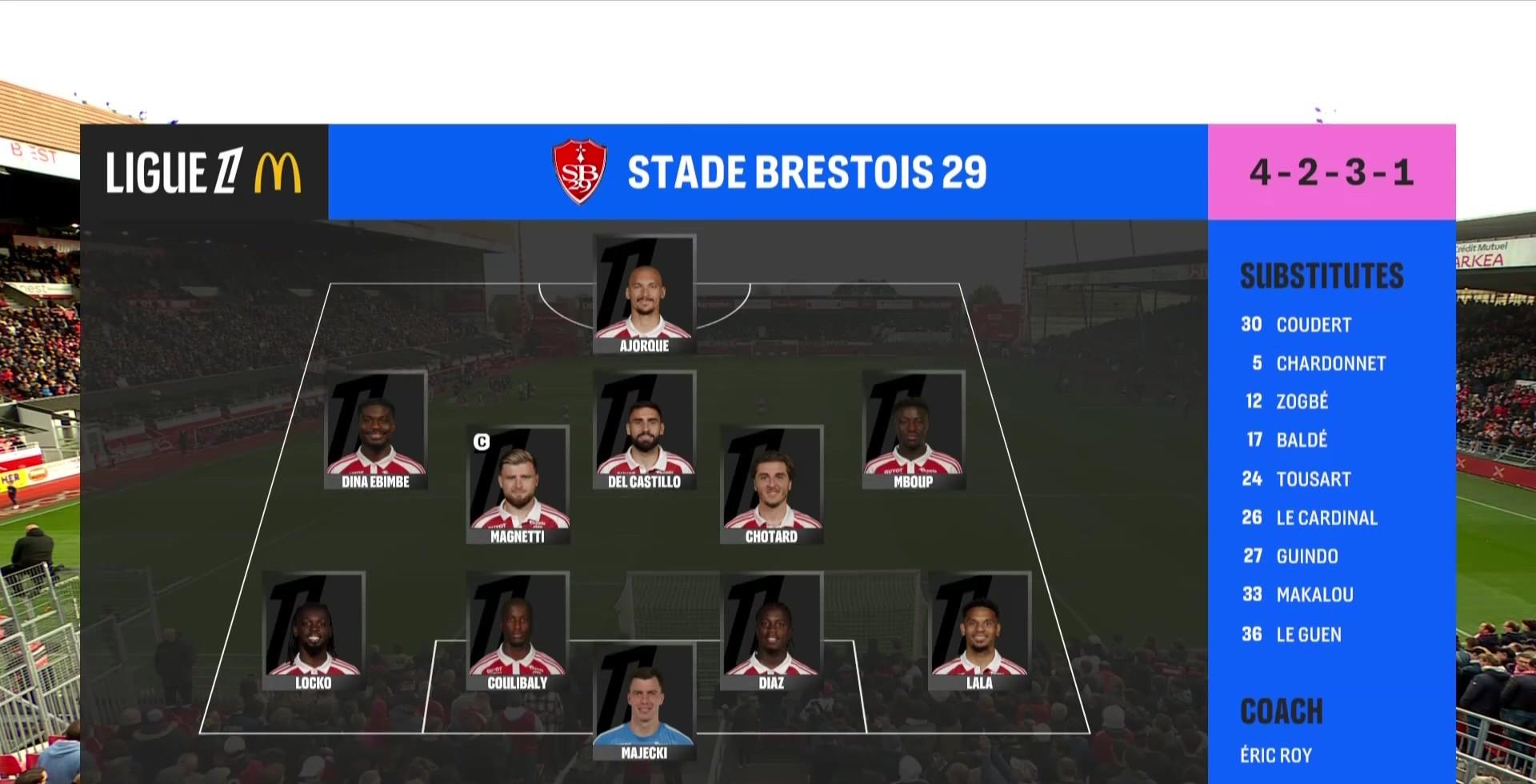
Task: Choose Dina Ebimbe's player card
Action: pos(375,430)
